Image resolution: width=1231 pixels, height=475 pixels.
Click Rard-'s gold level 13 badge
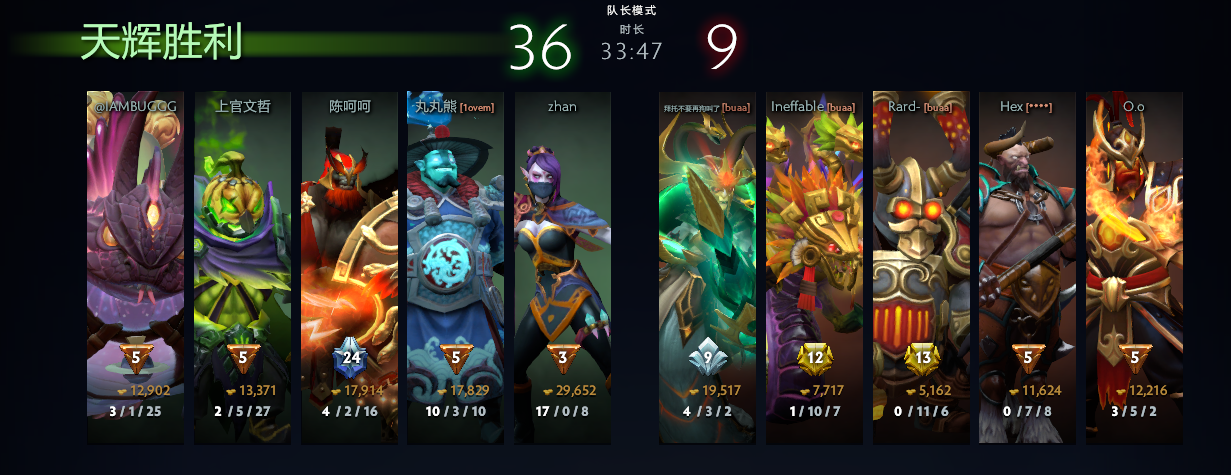[920, 358]
